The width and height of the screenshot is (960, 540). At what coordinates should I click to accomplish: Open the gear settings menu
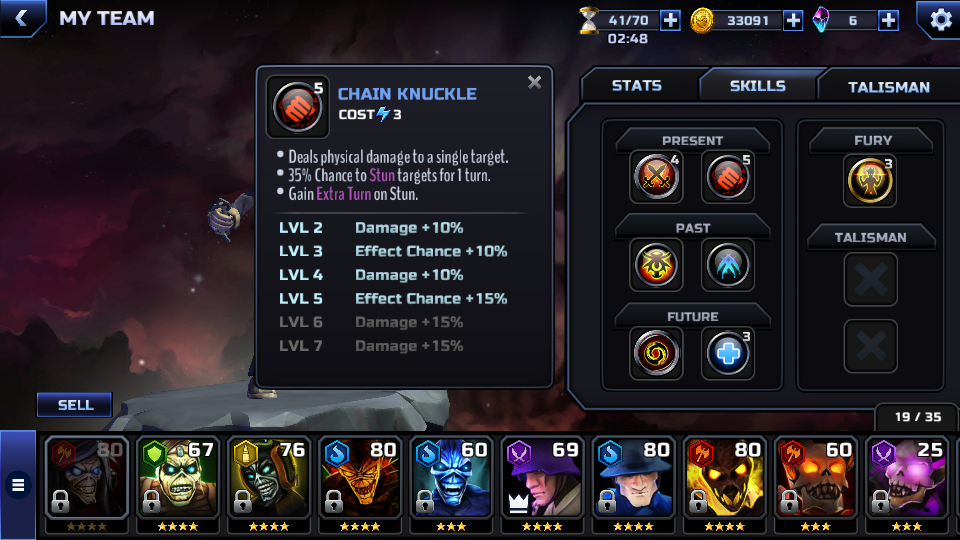(x=940, y=19)
